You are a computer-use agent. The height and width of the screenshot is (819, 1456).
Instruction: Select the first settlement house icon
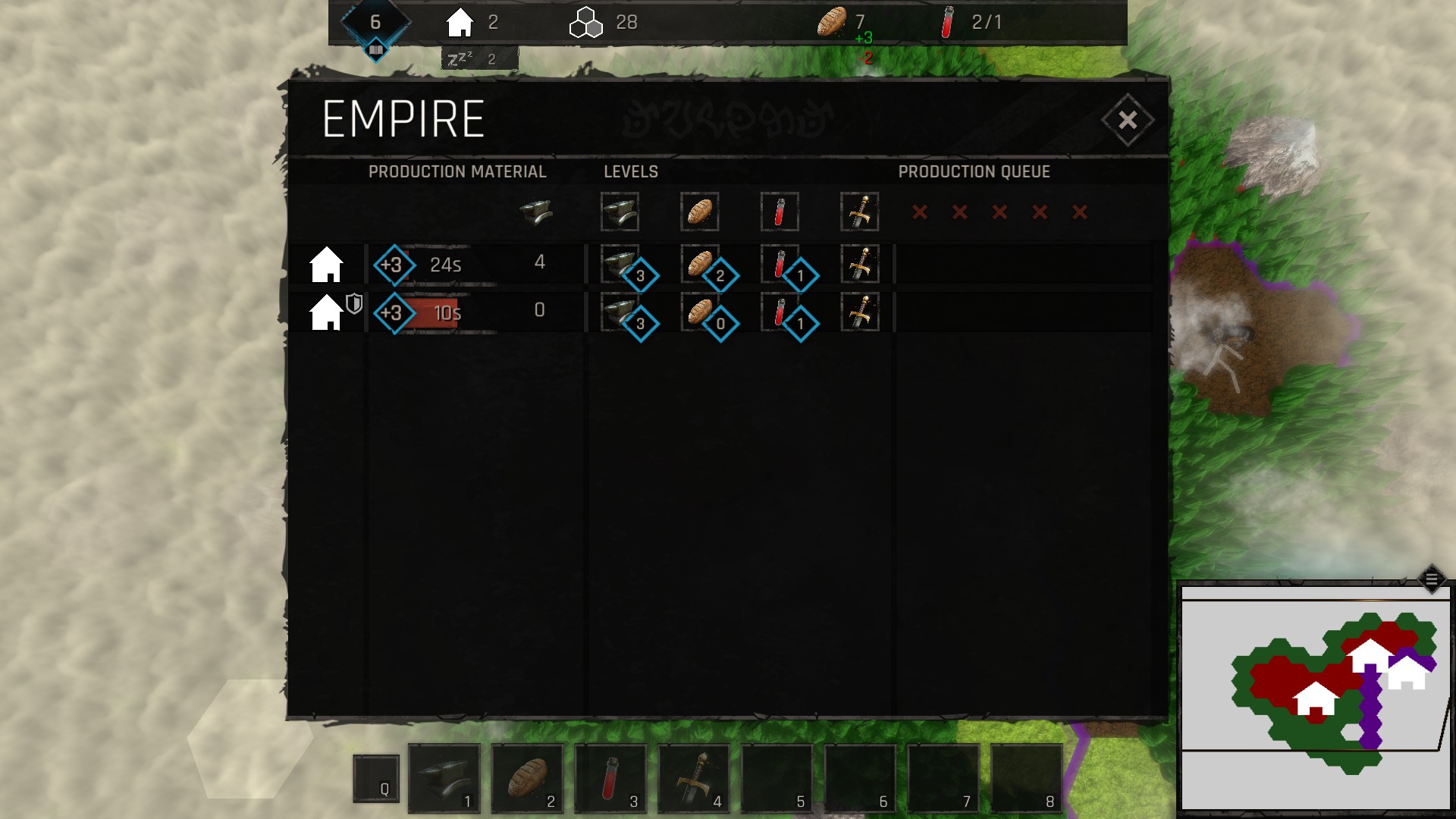(327, 265)
